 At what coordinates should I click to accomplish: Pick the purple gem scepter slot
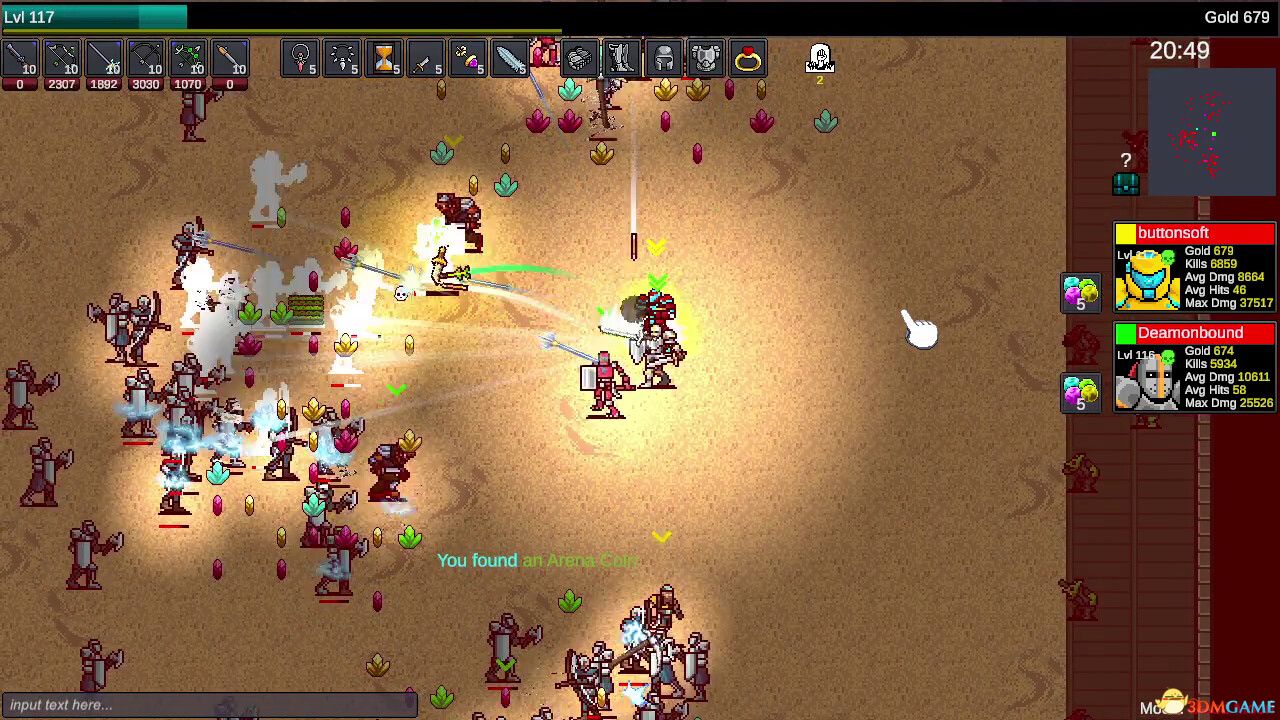[x=468, y=60]
